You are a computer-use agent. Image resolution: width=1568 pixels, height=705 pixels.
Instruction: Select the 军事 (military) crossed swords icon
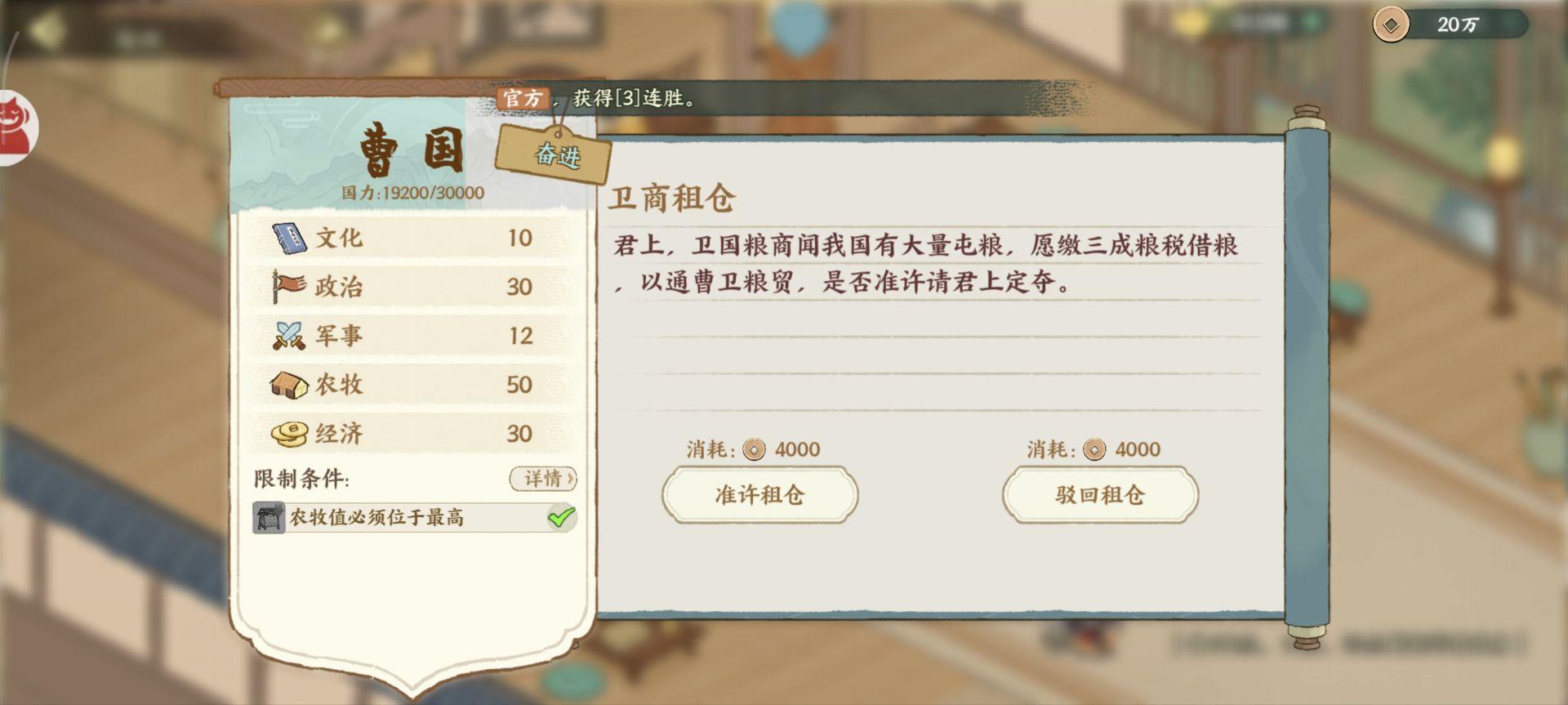tap(287, 335)
